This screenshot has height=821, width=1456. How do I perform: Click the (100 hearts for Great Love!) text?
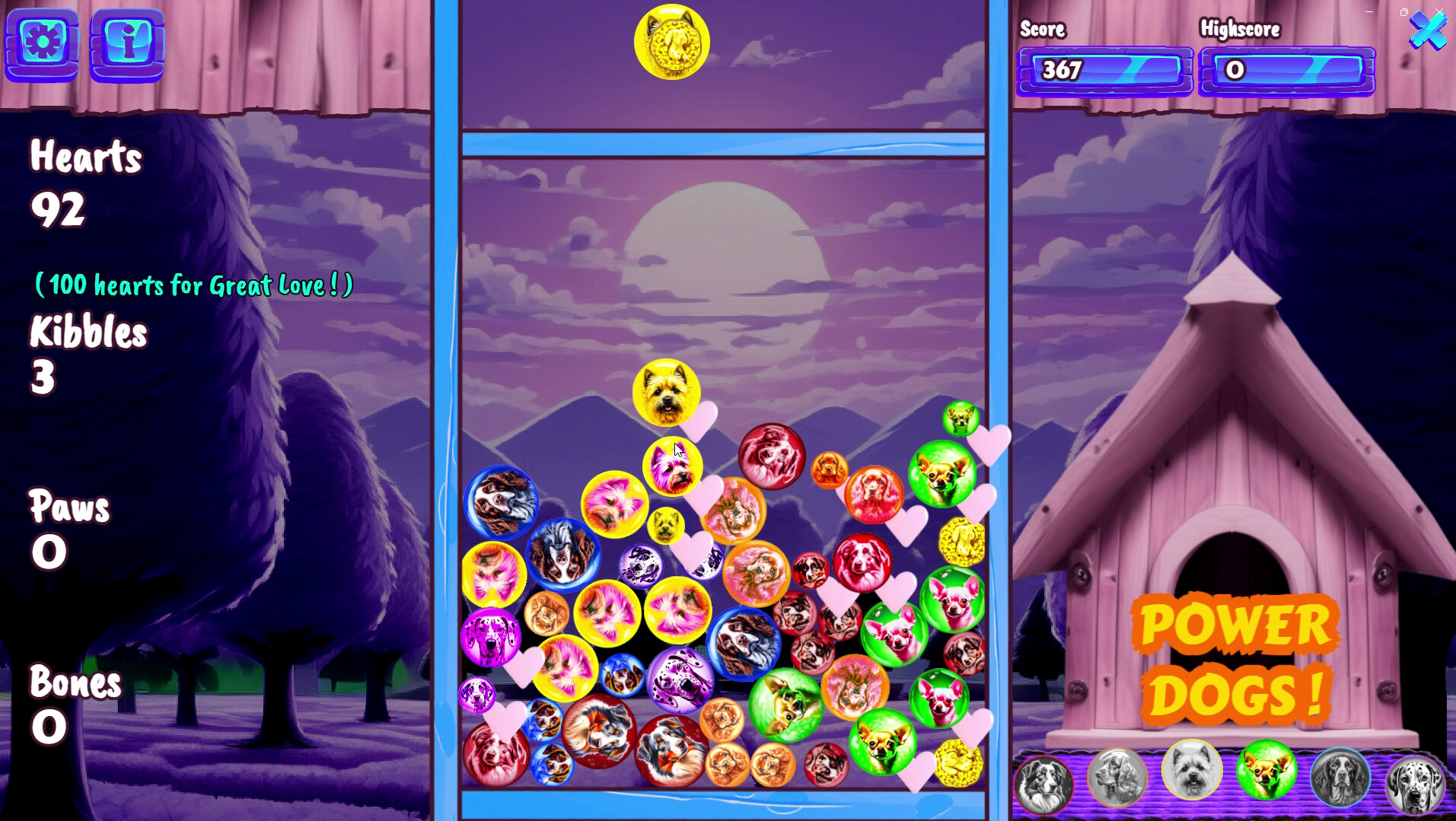(193, 285)
